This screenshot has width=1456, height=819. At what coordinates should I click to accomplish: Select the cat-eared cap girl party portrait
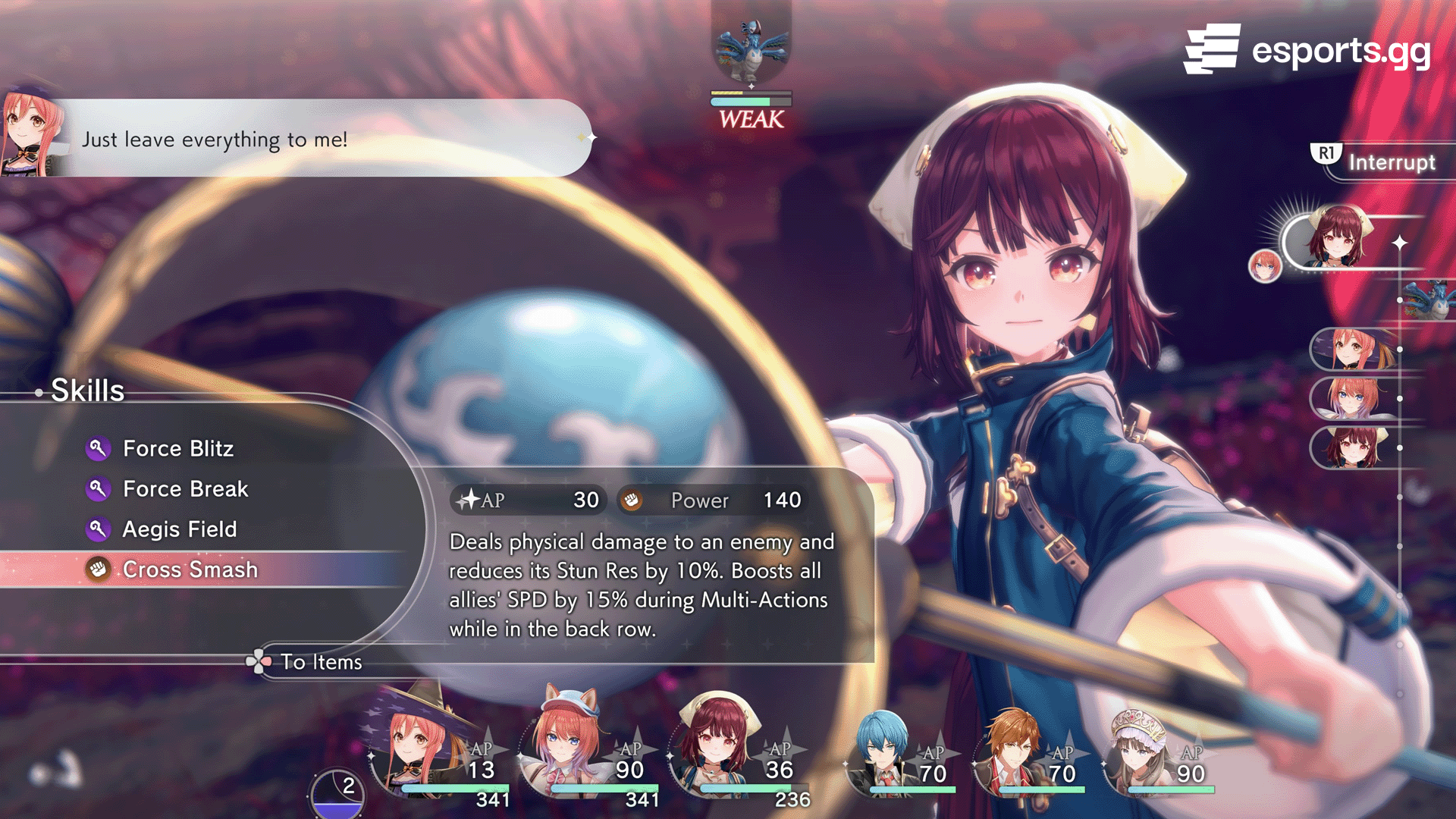(566, 747)
